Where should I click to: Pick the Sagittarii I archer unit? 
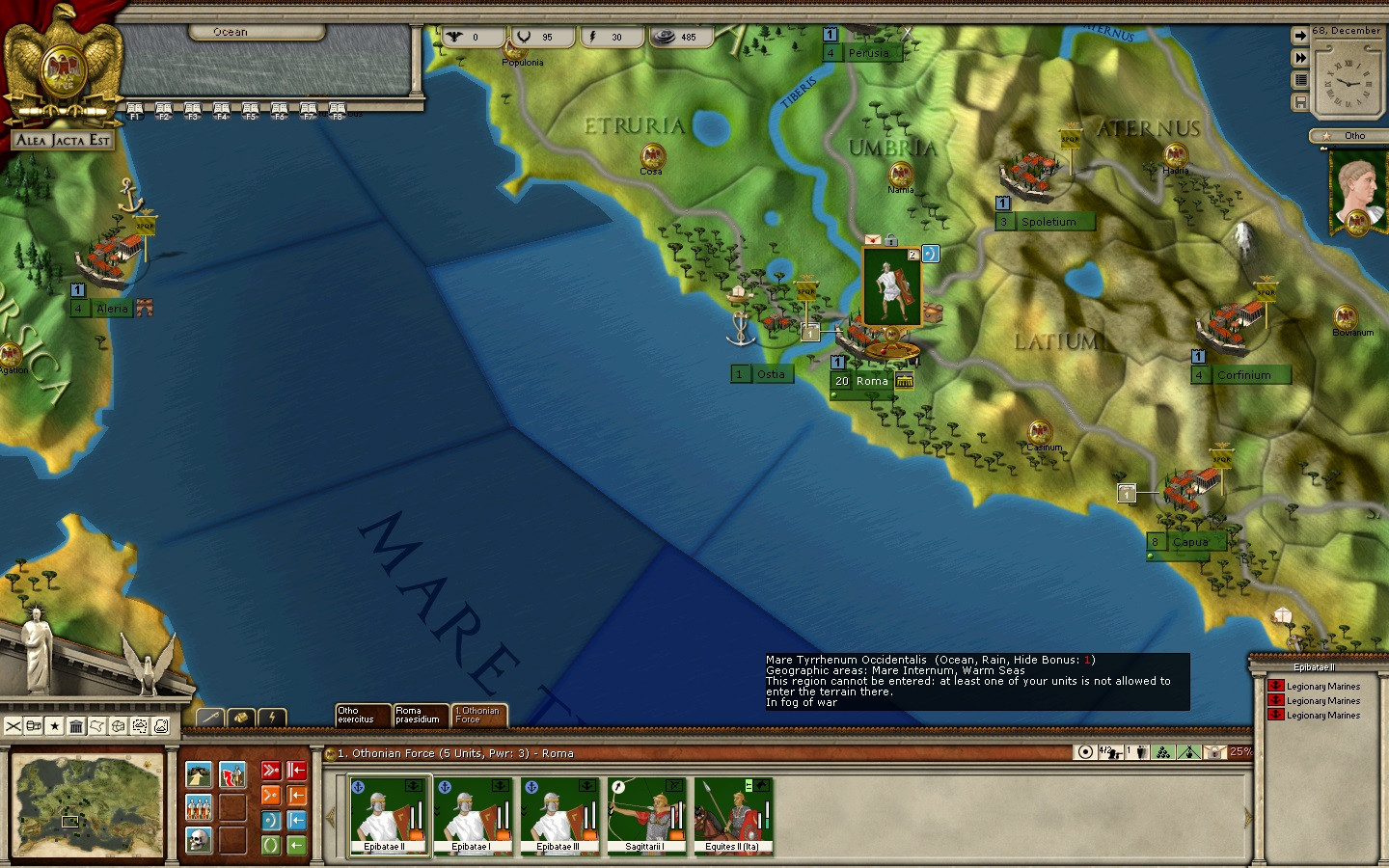(646, 816)
